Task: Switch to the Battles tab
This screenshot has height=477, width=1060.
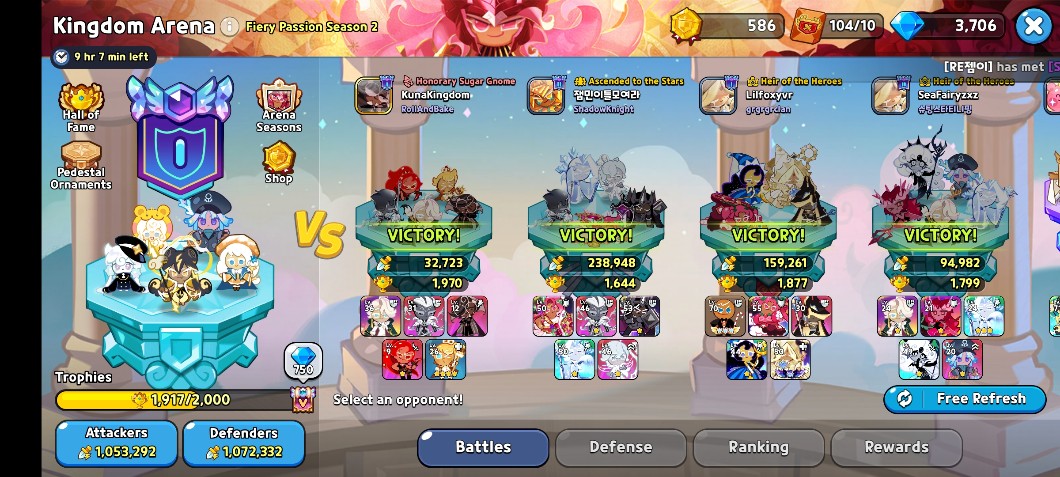Action: pyautogui.click(x=483, y=448)
